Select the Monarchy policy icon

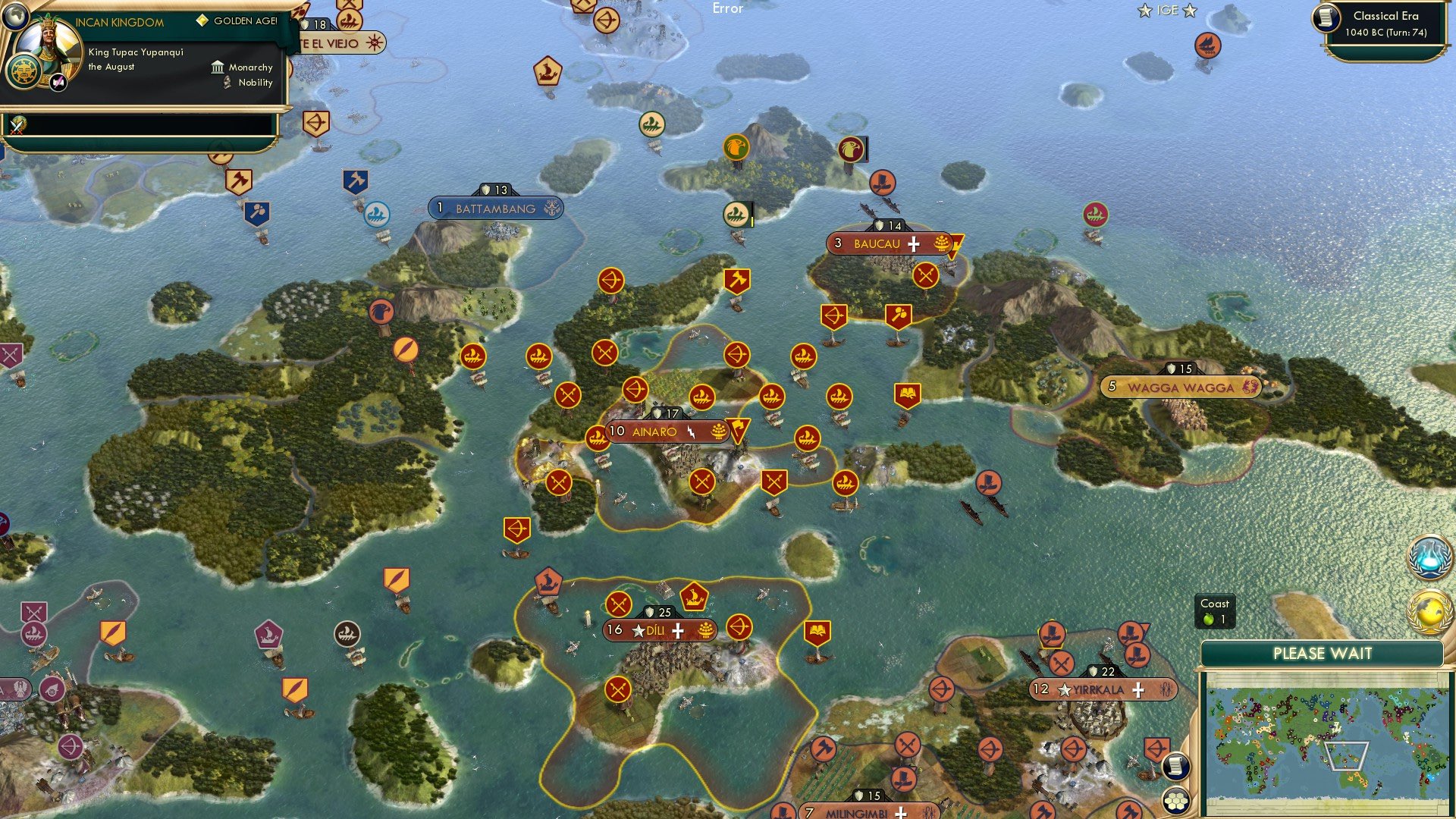coord(217,67)
